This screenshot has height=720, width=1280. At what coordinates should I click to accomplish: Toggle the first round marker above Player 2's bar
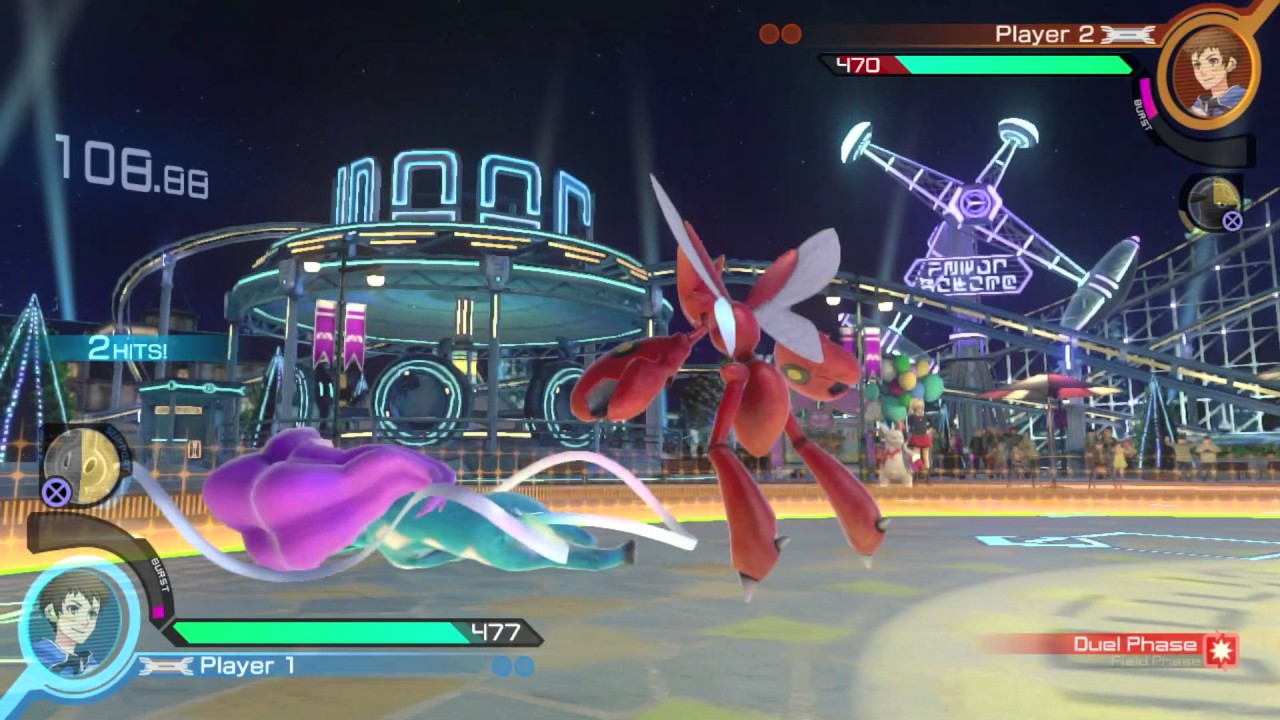(770, 34)
